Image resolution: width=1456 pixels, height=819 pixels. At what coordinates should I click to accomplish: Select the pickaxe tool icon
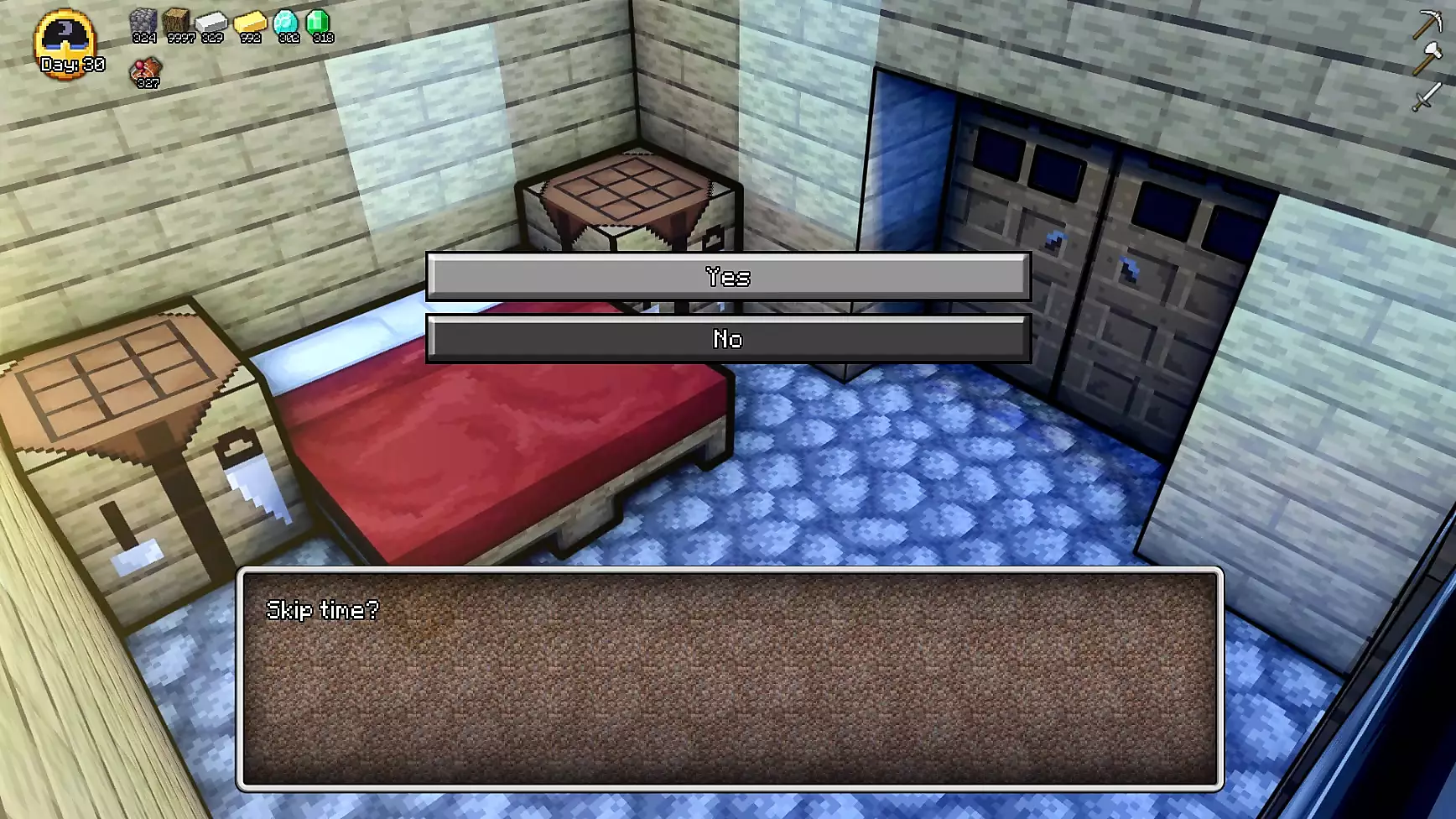1427,24
